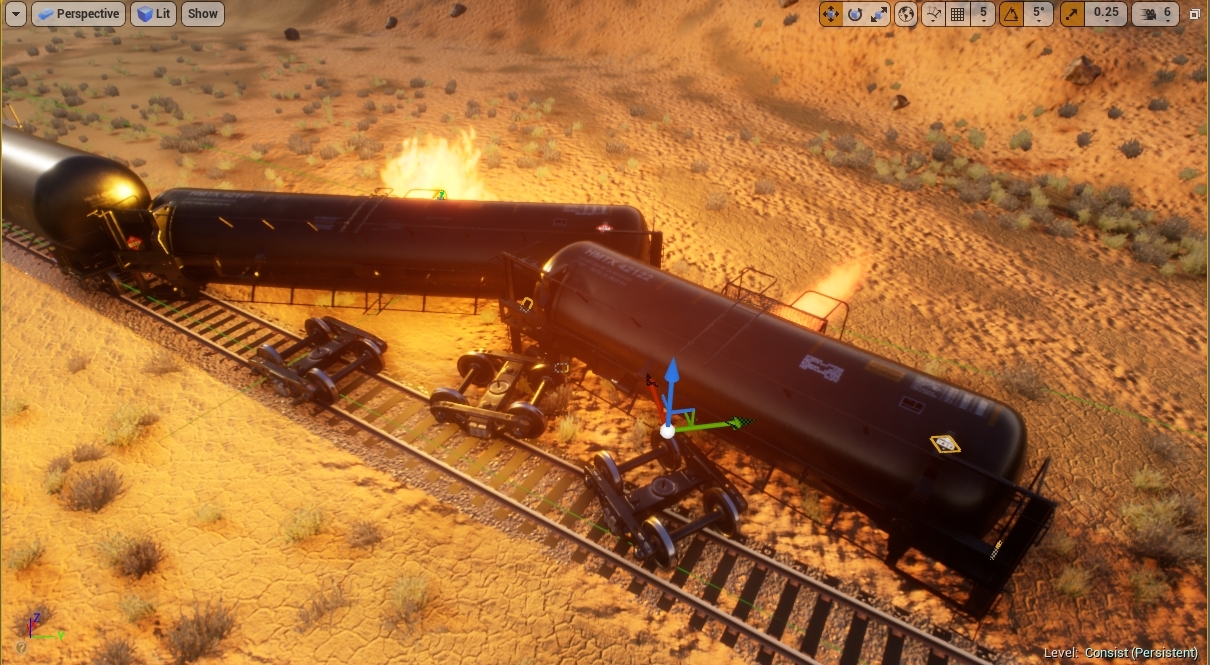Open the surface snapping options
This screenshot has height=665, width=1210.
[934, 14]
